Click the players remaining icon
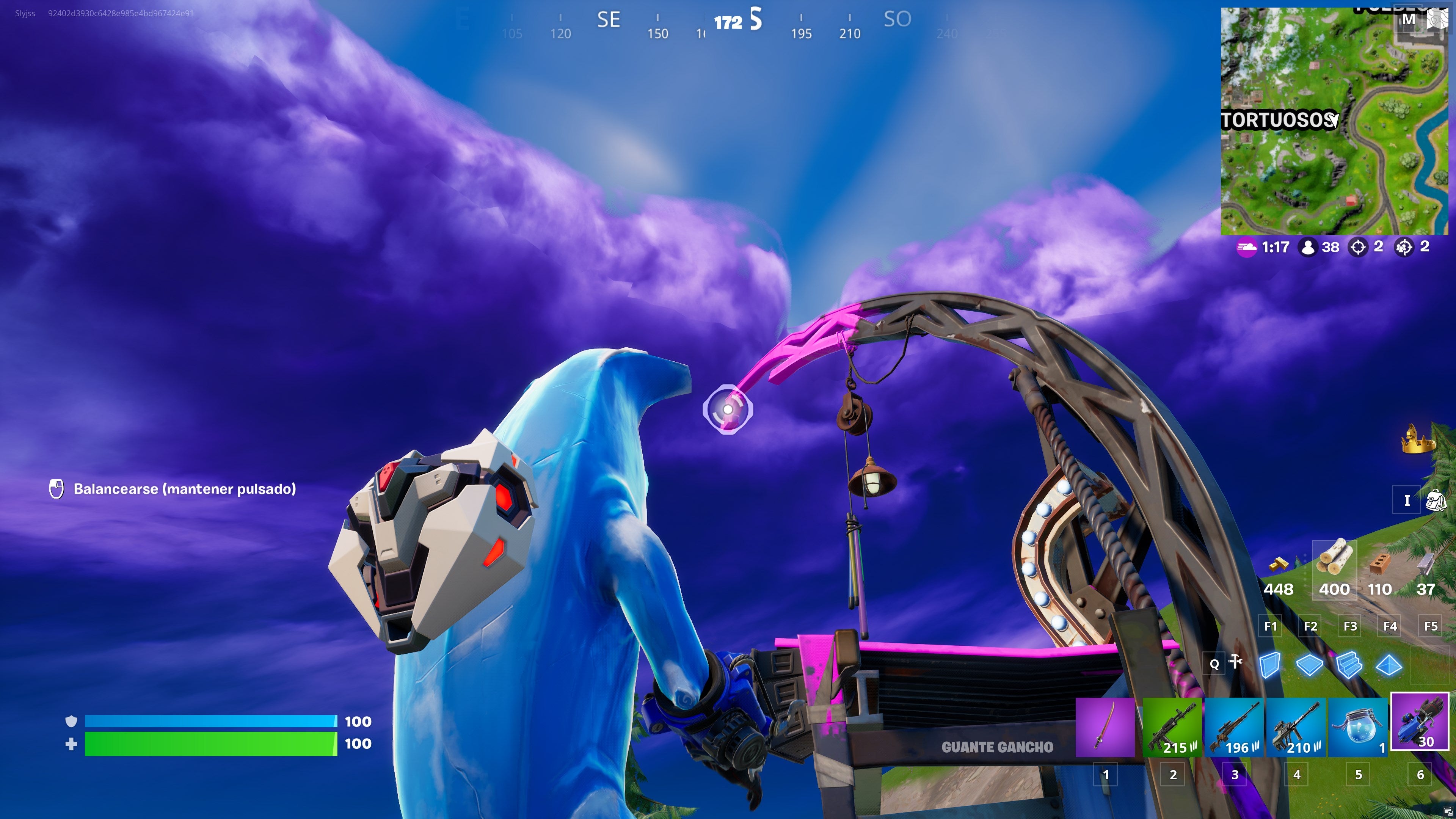This screenshot has height=819, width=1456. click(x=1309, y=247)
